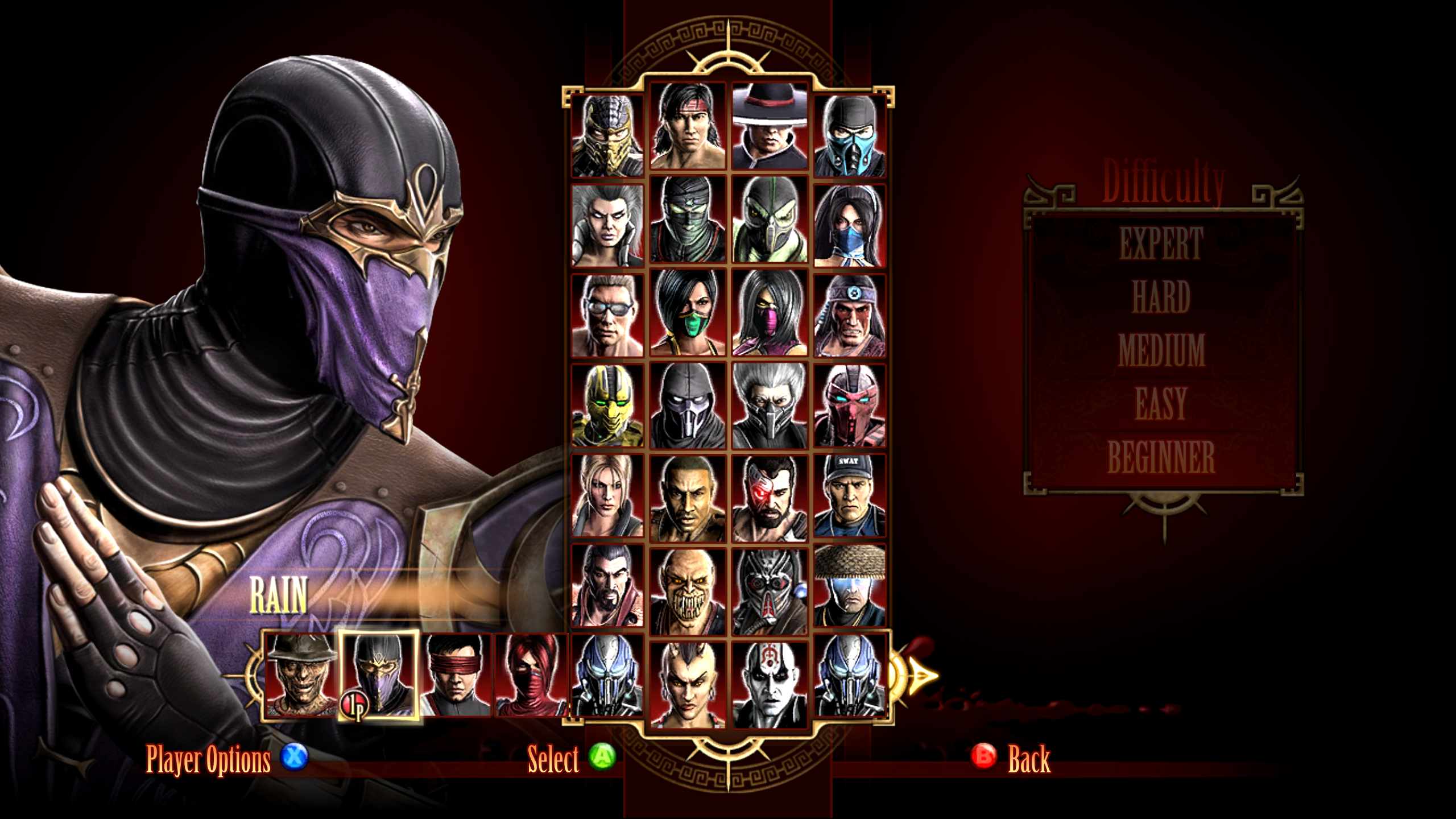Choose the red cyborg Sektor
This screenshot has width=1456, height=819.
pos(850,405)
